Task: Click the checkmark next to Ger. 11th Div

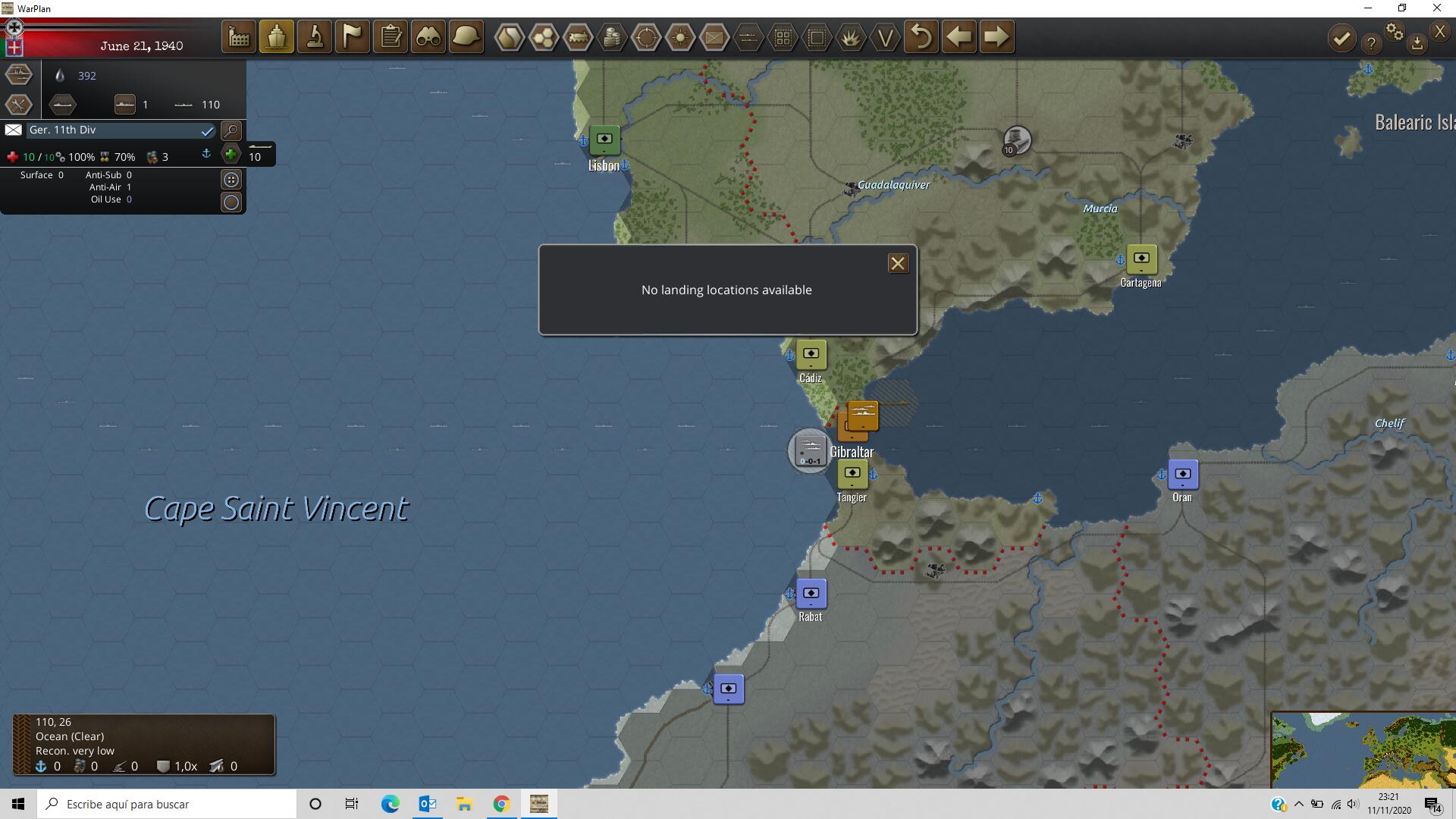Action: pos(207,130)
